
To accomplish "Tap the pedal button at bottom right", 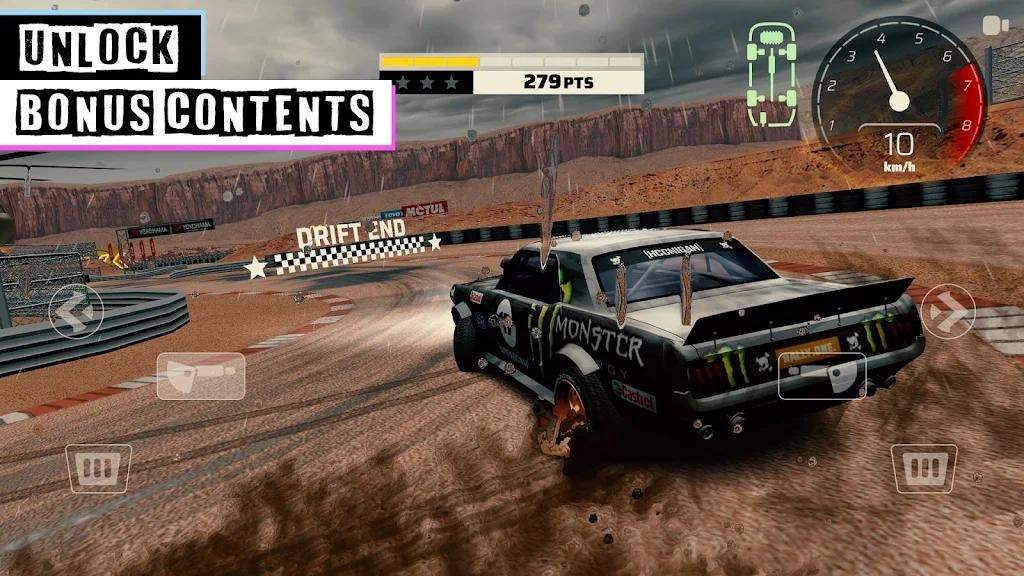I will click(924, 469).
